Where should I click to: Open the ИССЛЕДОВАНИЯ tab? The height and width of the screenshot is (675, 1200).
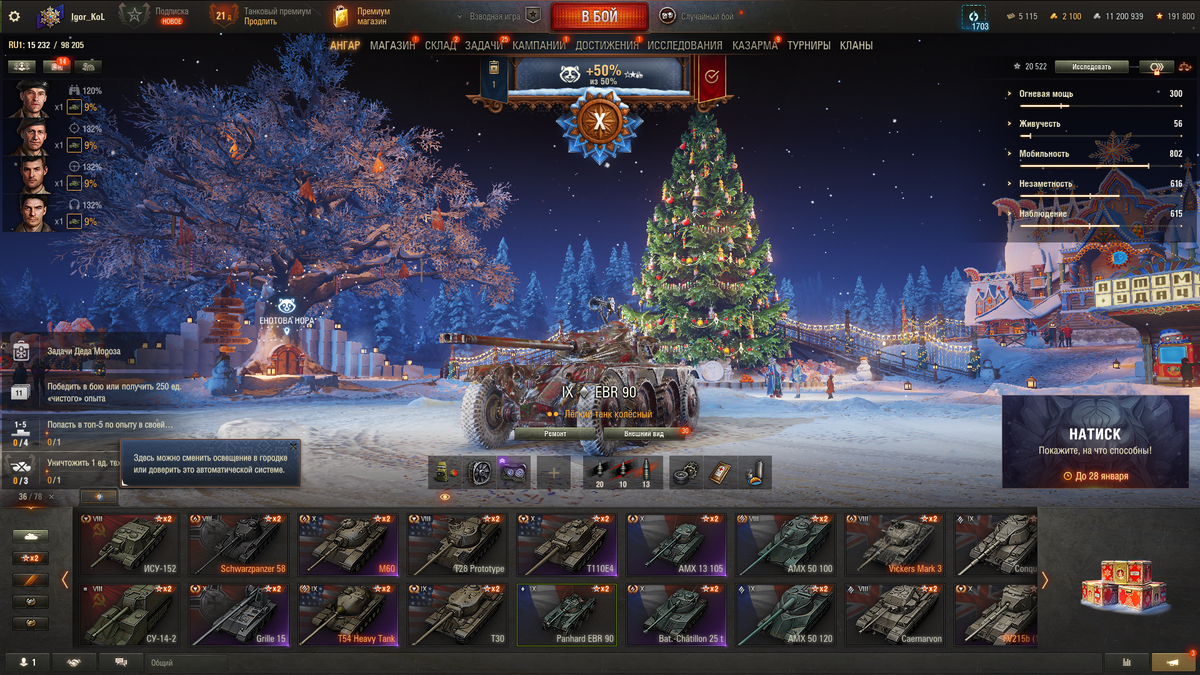[x=684, y=45]
